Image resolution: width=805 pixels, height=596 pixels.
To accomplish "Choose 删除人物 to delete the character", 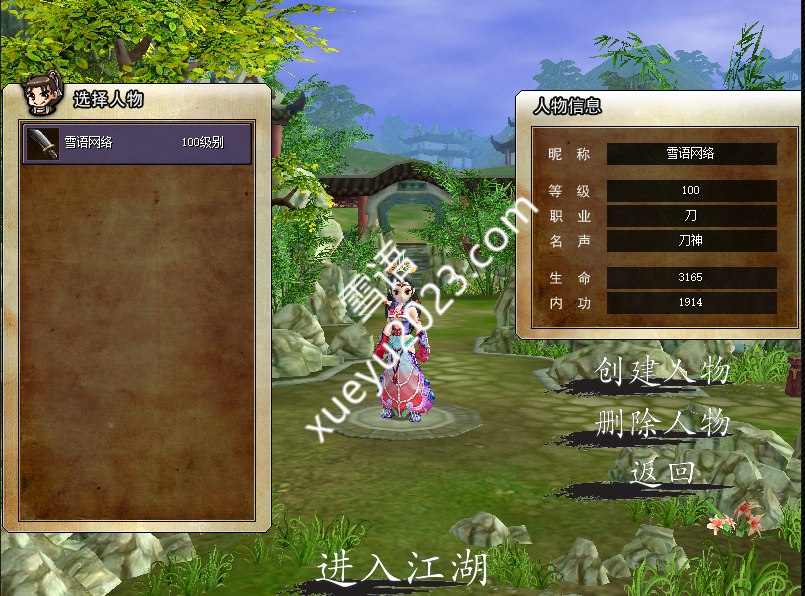I will (x=662, y=423).
